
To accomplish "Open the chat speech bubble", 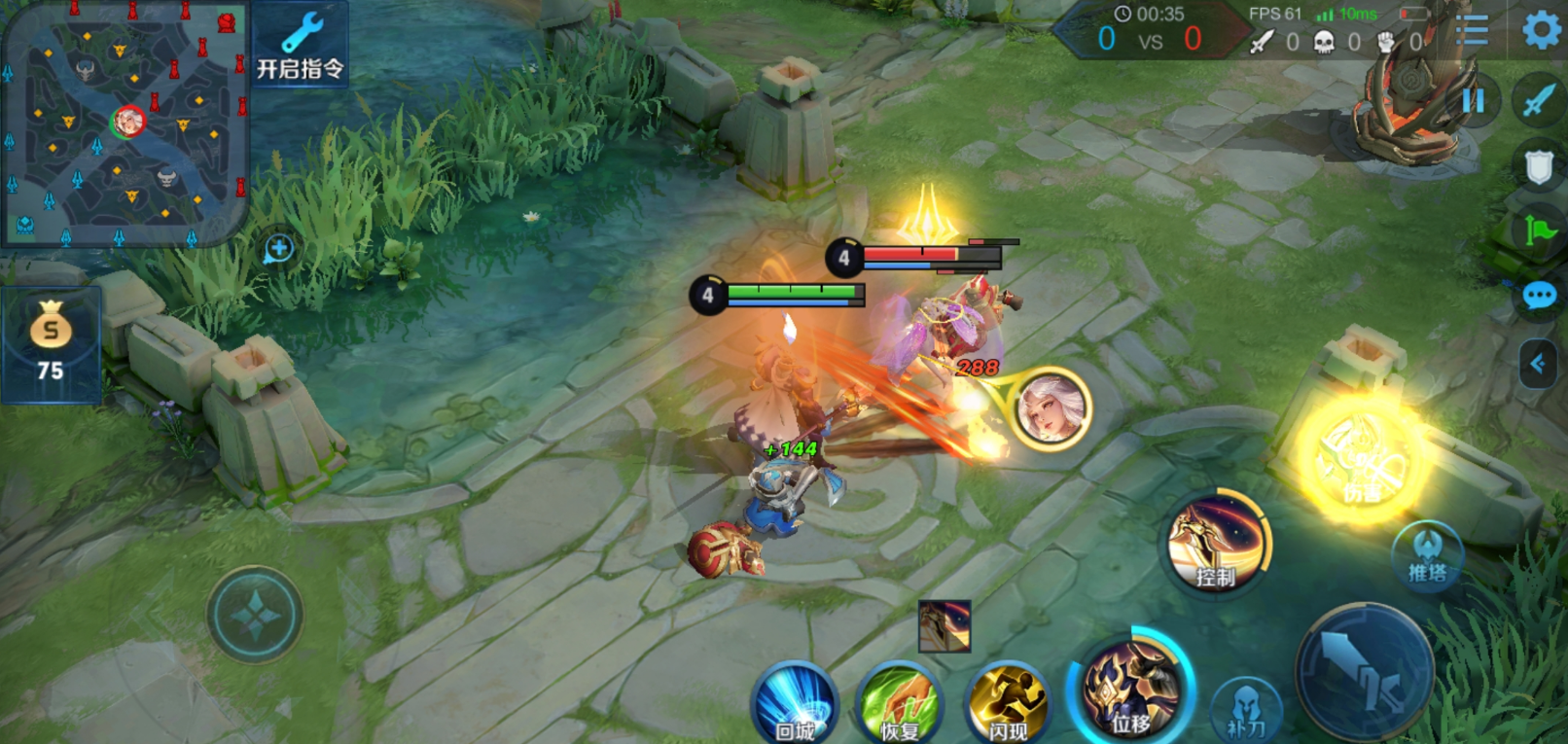I will pyautogui.click(x=1539, y=295).
